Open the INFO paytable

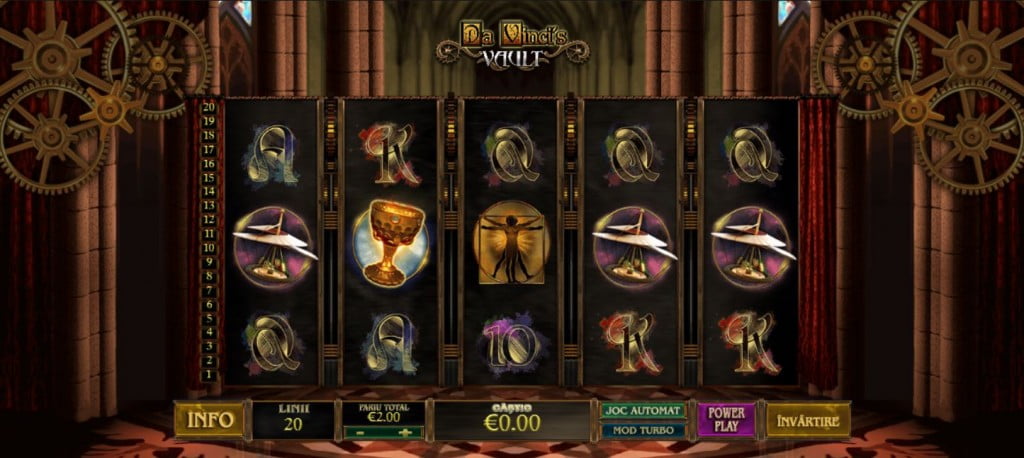(208, 420)
